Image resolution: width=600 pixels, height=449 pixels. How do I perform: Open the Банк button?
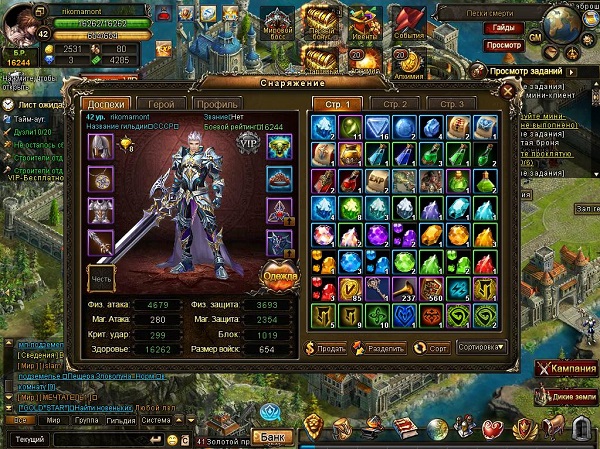coord(271,437)
